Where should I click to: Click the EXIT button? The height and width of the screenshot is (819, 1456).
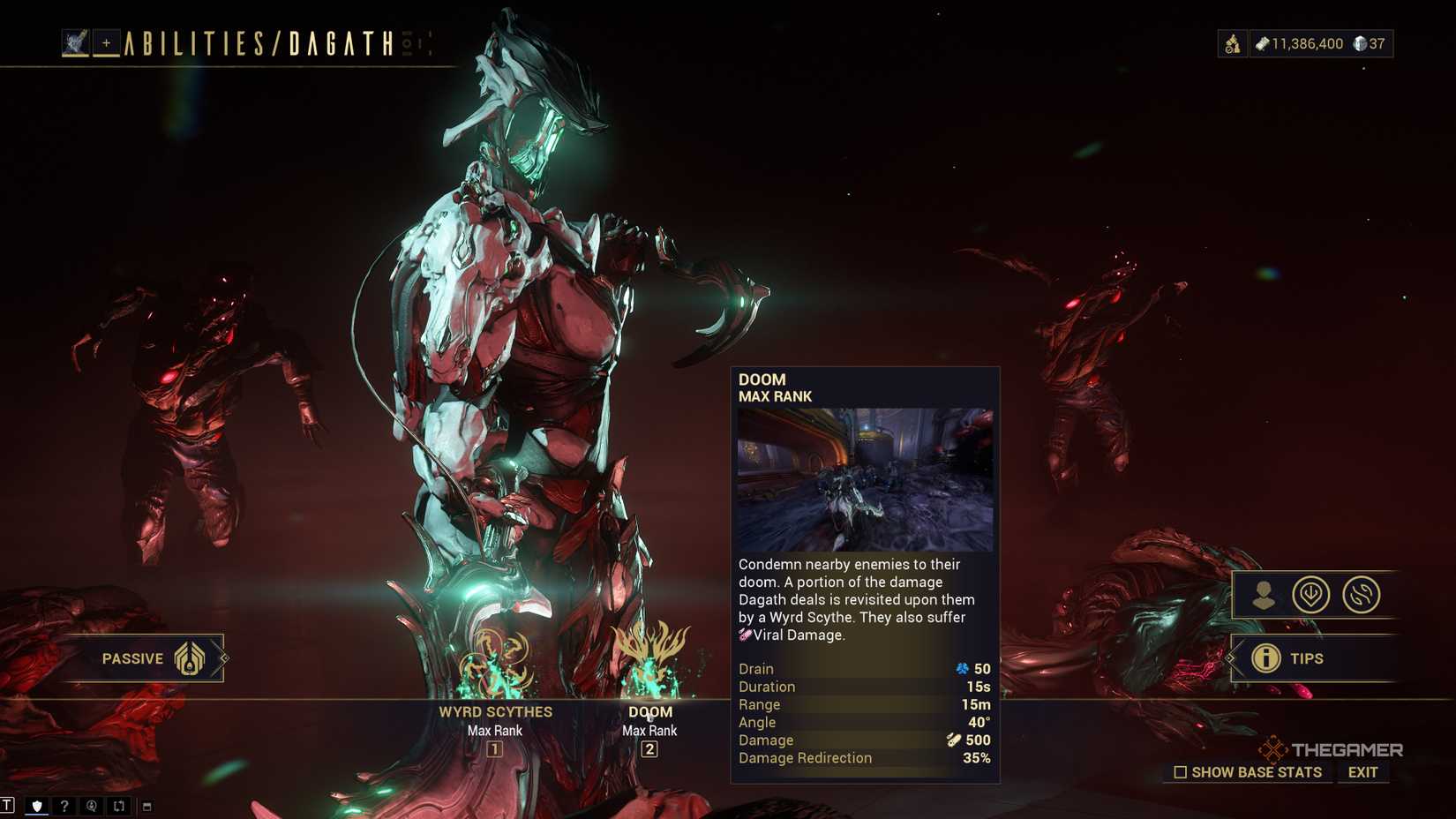(x=1362, y=771)
